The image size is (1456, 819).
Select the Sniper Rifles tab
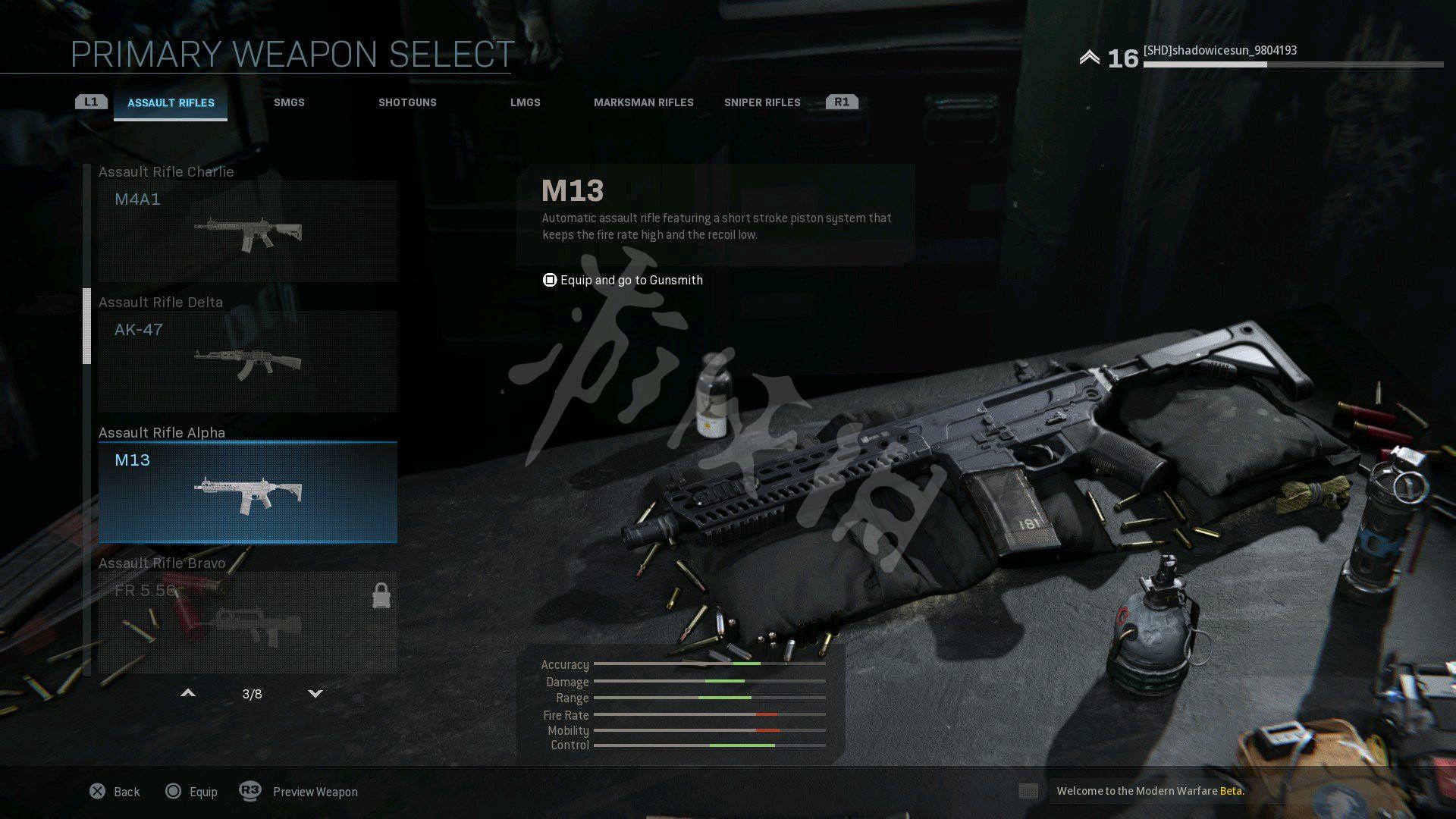pyautogui.click(x=761, y=103)
